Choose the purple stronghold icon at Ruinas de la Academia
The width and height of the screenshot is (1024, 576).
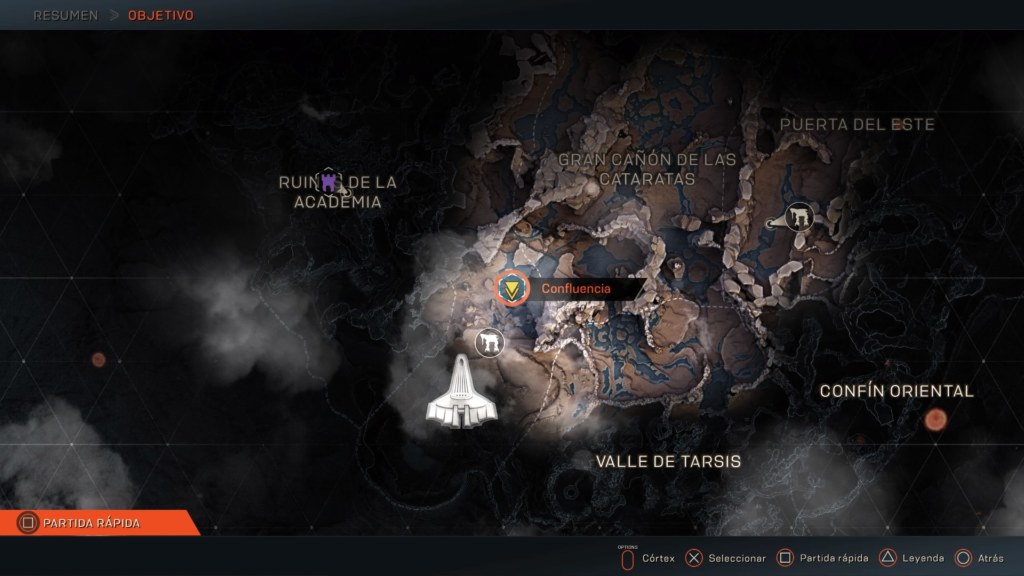click(x=330, y=182)
